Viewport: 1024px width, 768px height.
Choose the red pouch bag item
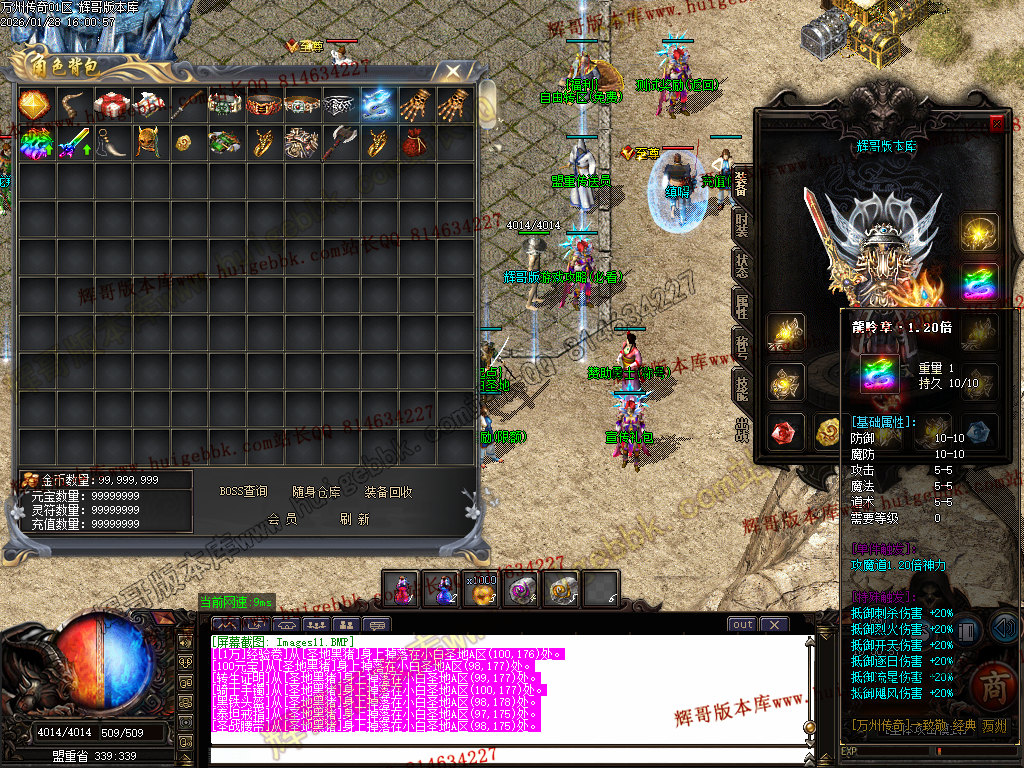click(415, 142)
